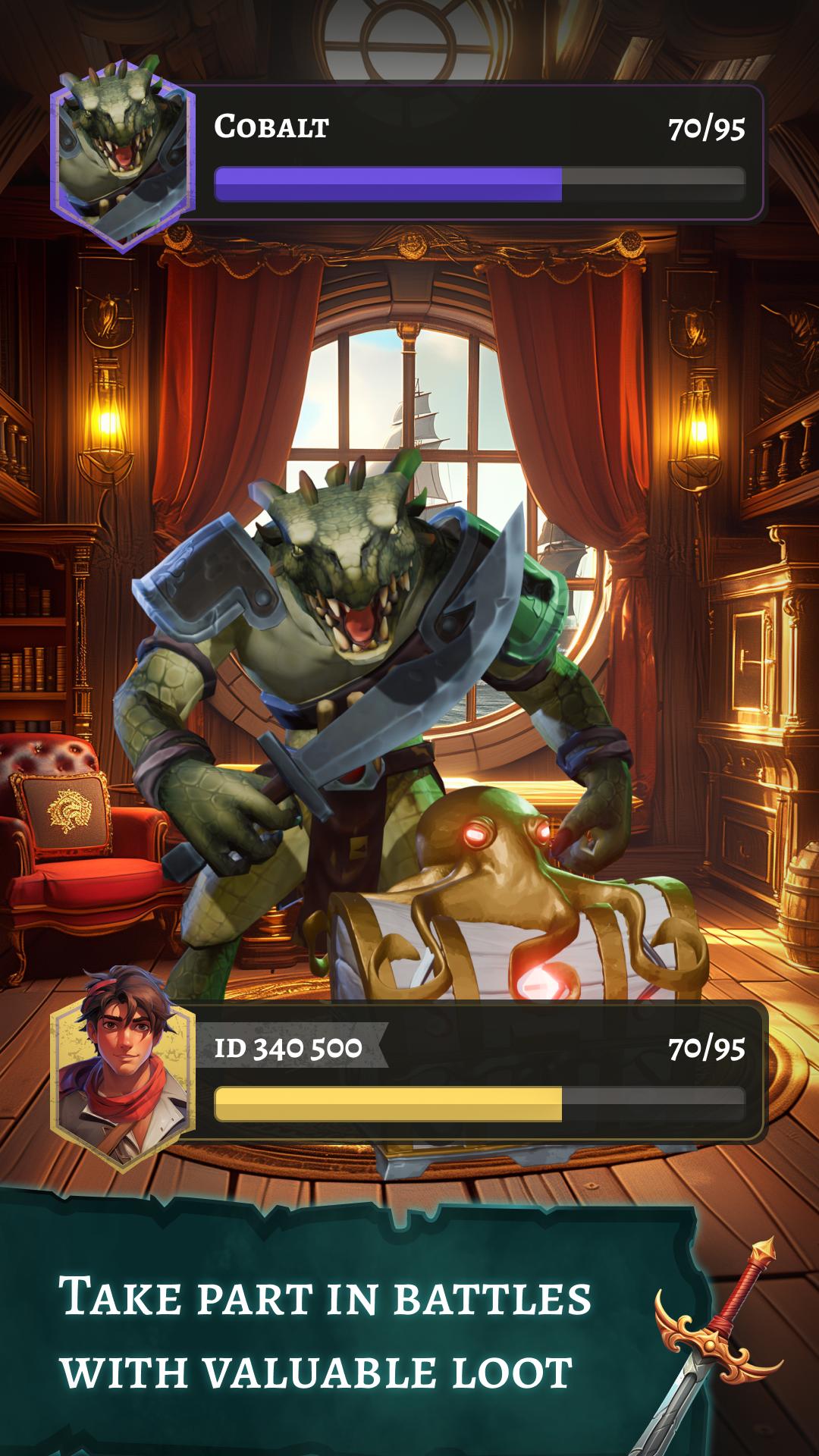Tap Cobalt's crocodile portrait icon
This screenshot has width=819, height=1456.
pyautogui.click(x=121, y=155)
